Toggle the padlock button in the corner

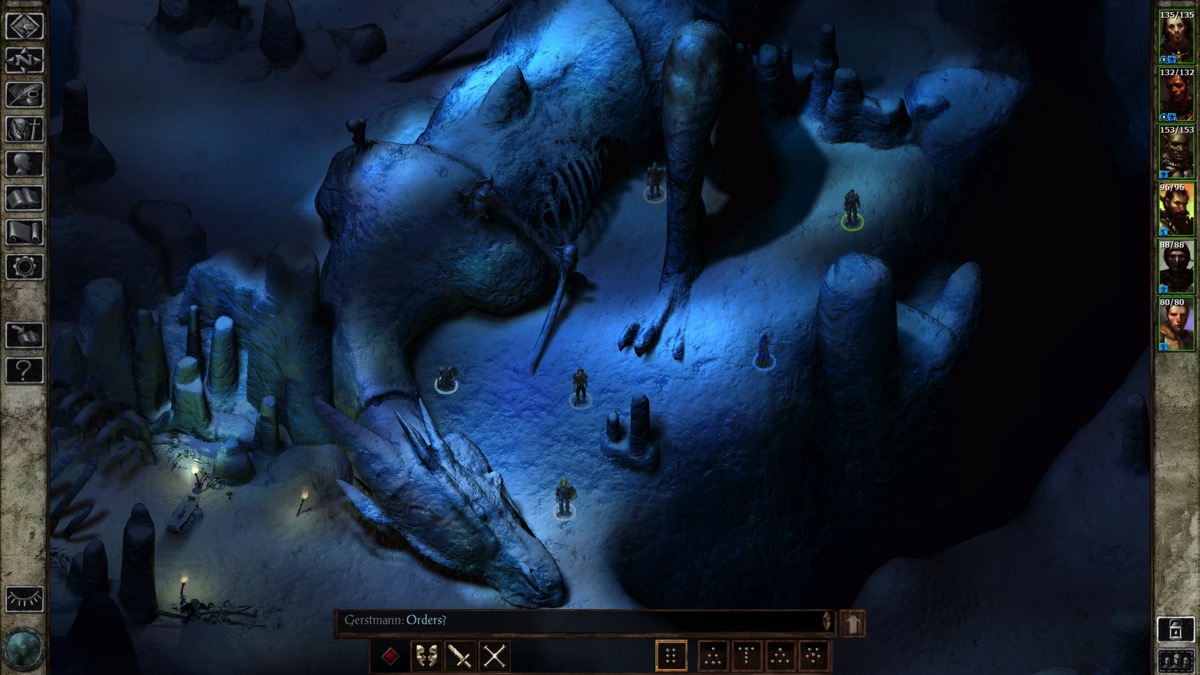(x=1175, y=628)
